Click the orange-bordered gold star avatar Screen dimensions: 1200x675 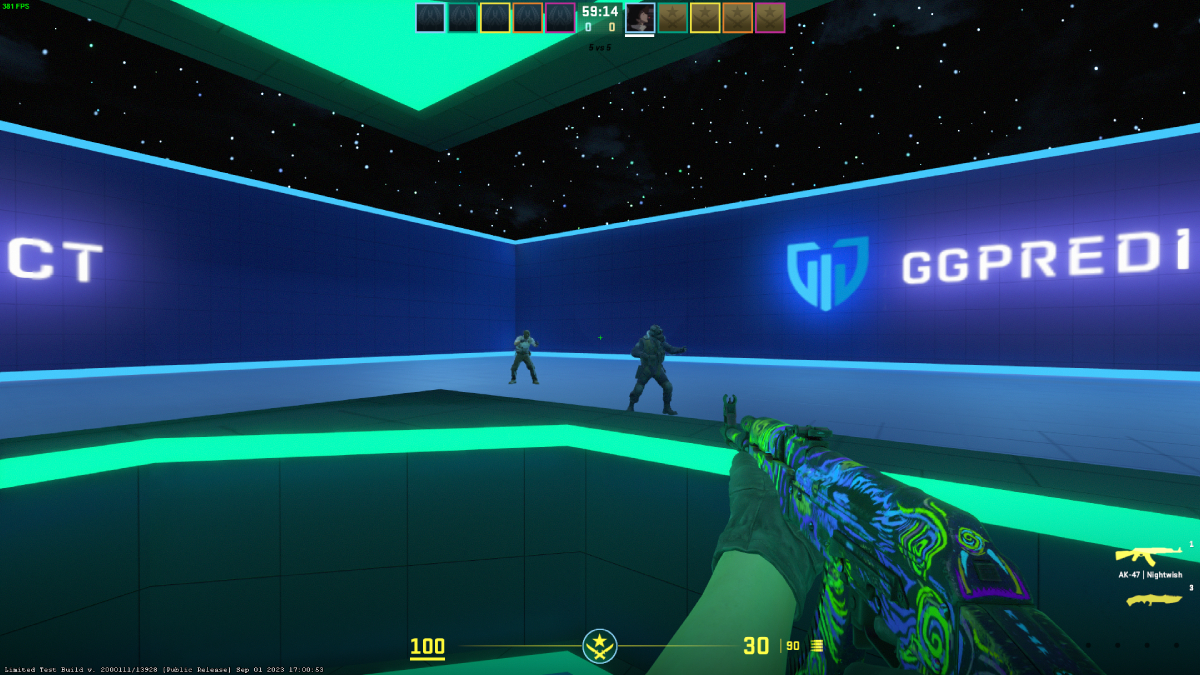coord(737,18)
